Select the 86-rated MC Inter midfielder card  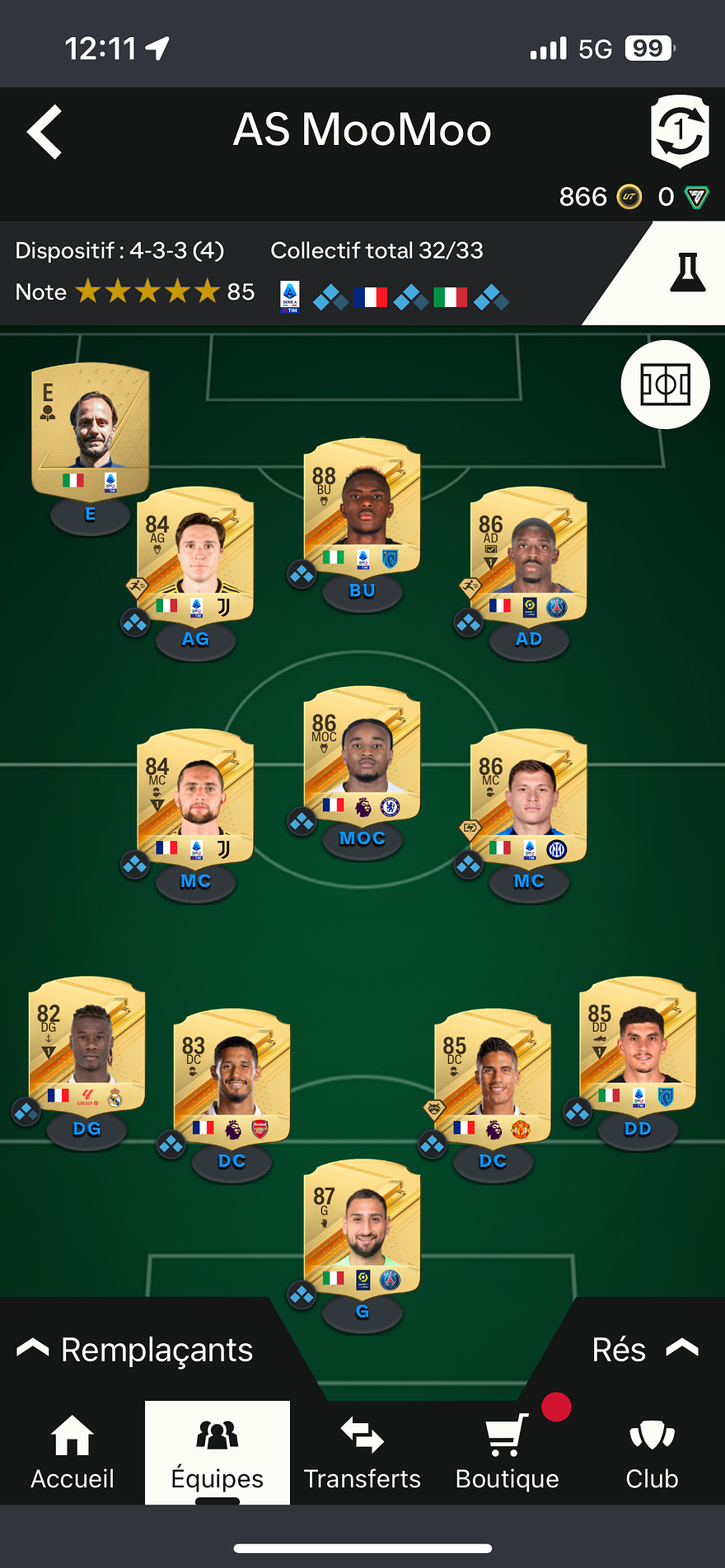pyautogui.click(x=528, y=798)
